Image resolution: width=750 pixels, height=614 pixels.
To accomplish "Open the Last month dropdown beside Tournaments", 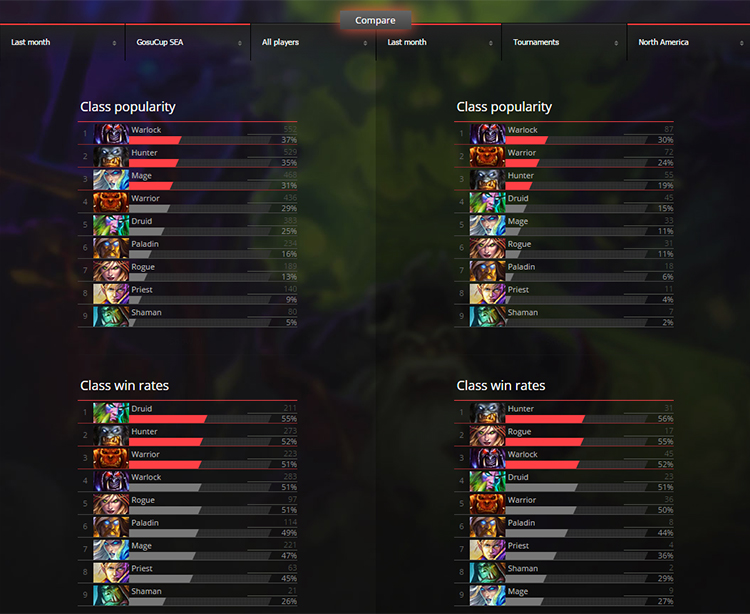I will click(x=439, y=43).
